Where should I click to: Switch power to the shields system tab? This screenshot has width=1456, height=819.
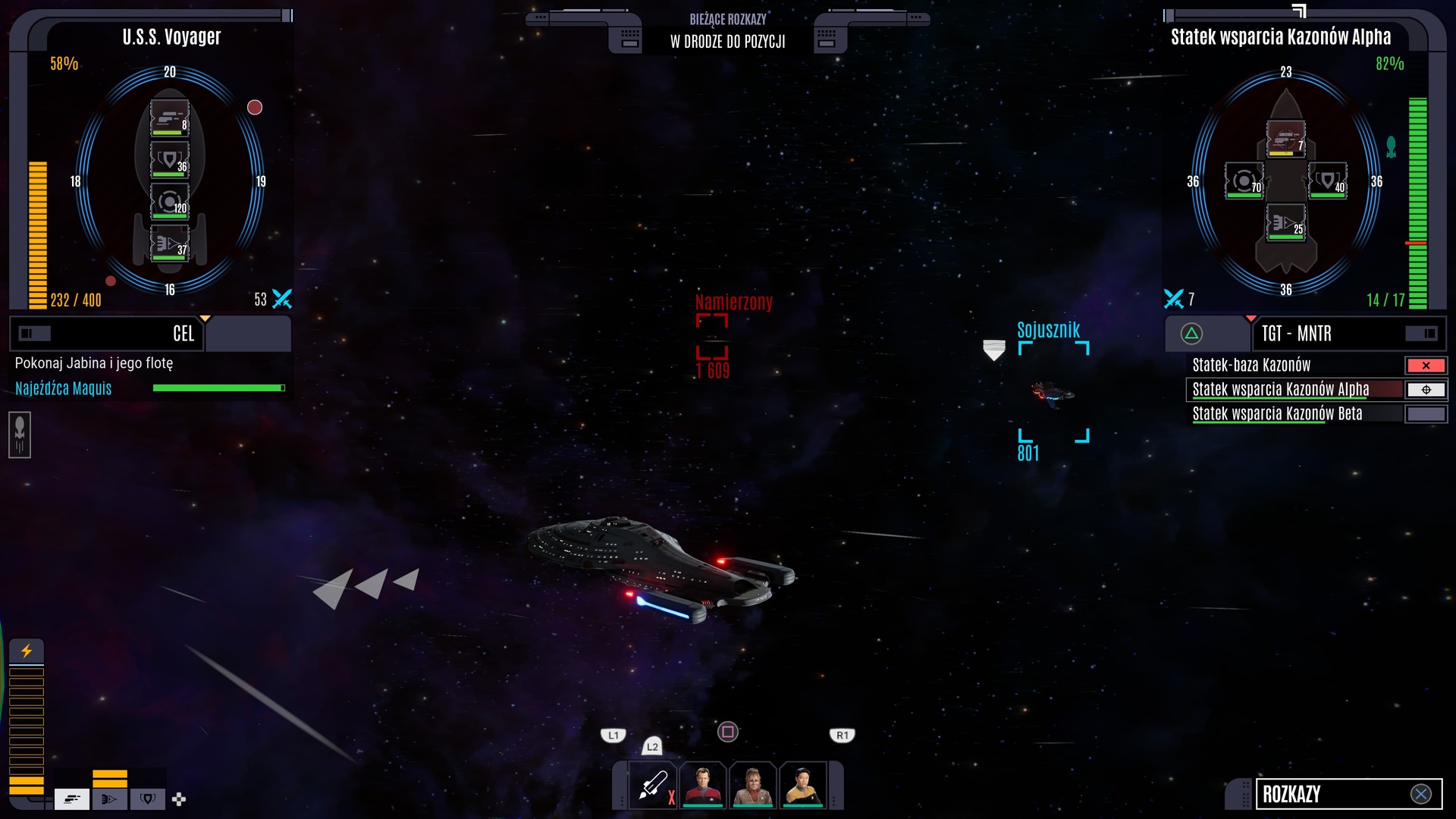pos(148,799)
